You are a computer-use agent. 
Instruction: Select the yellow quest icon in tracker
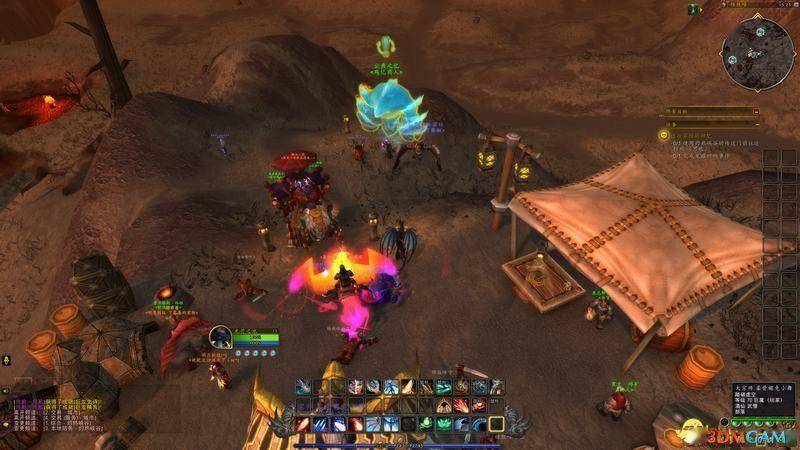click(663, 133)
